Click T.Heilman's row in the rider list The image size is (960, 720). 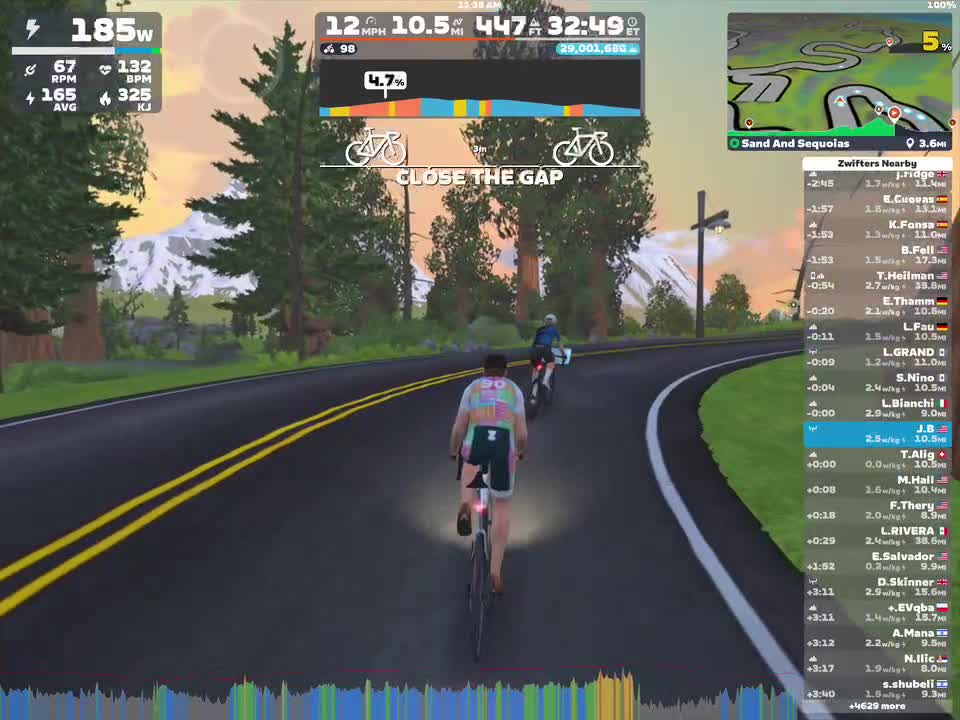coord(878,281)
